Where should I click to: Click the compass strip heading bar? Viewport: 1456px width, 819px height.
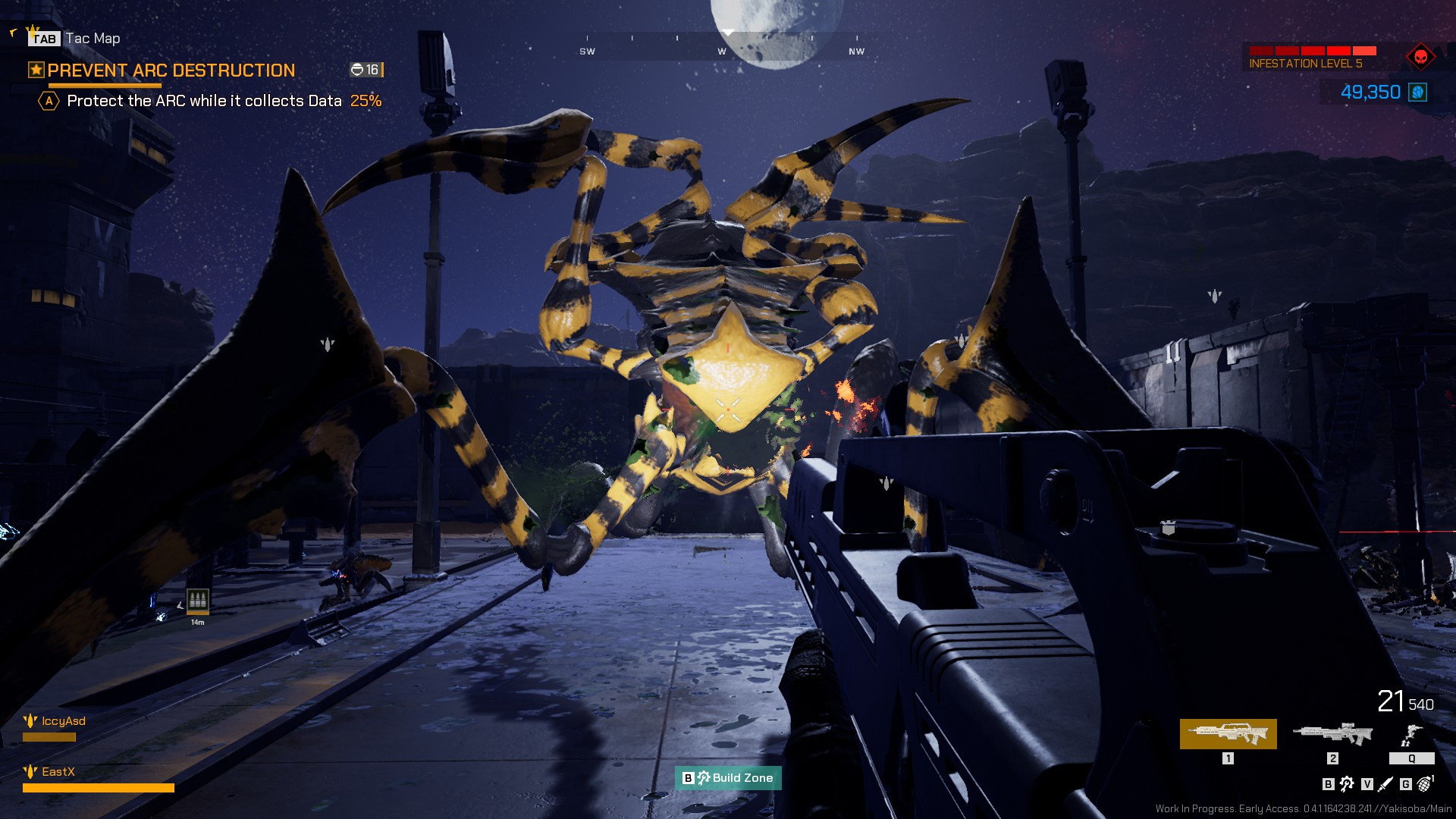click(721, 45)
